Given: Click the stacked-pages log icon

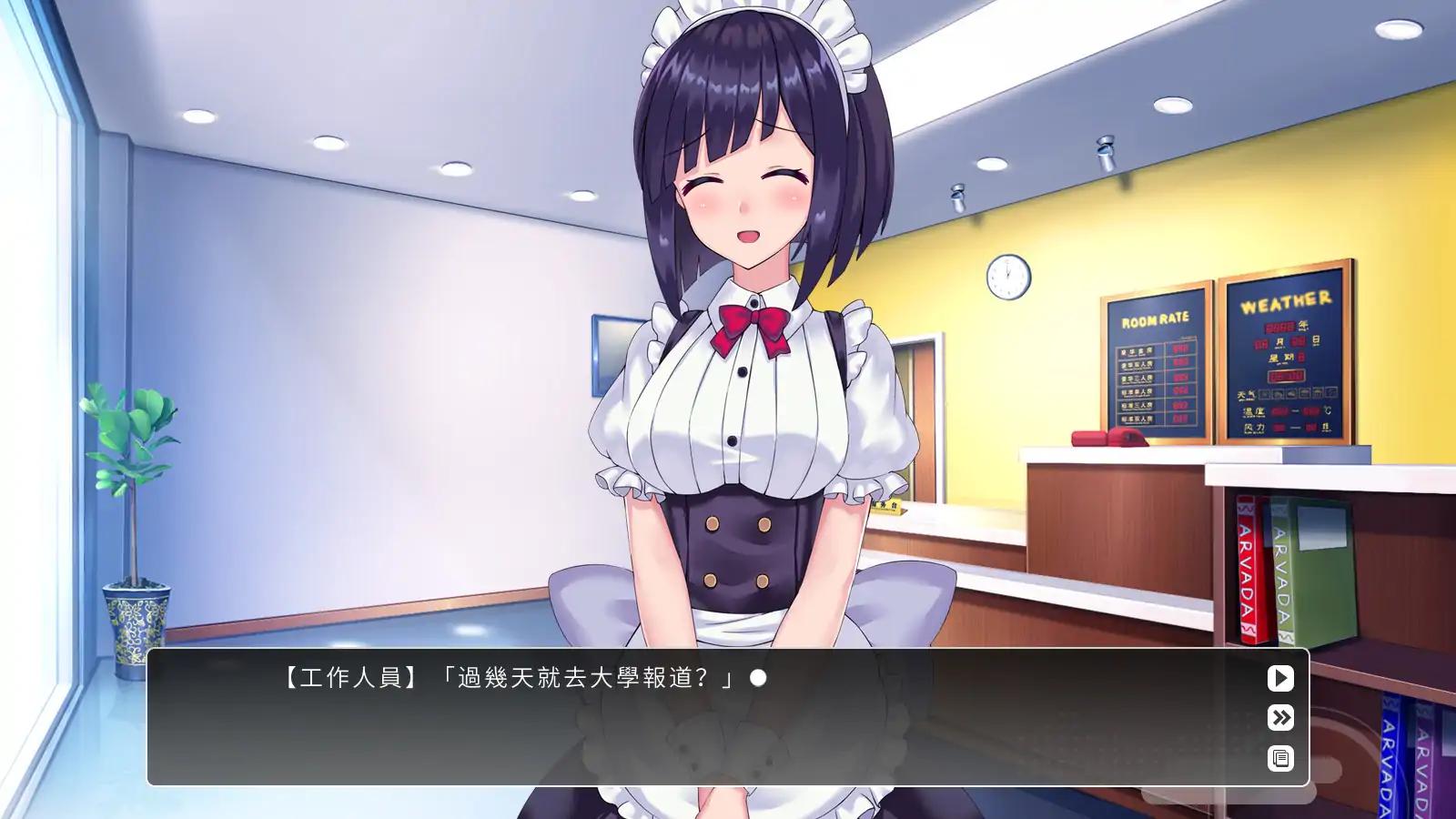Looking at the screenshot, I should 1279,757.
